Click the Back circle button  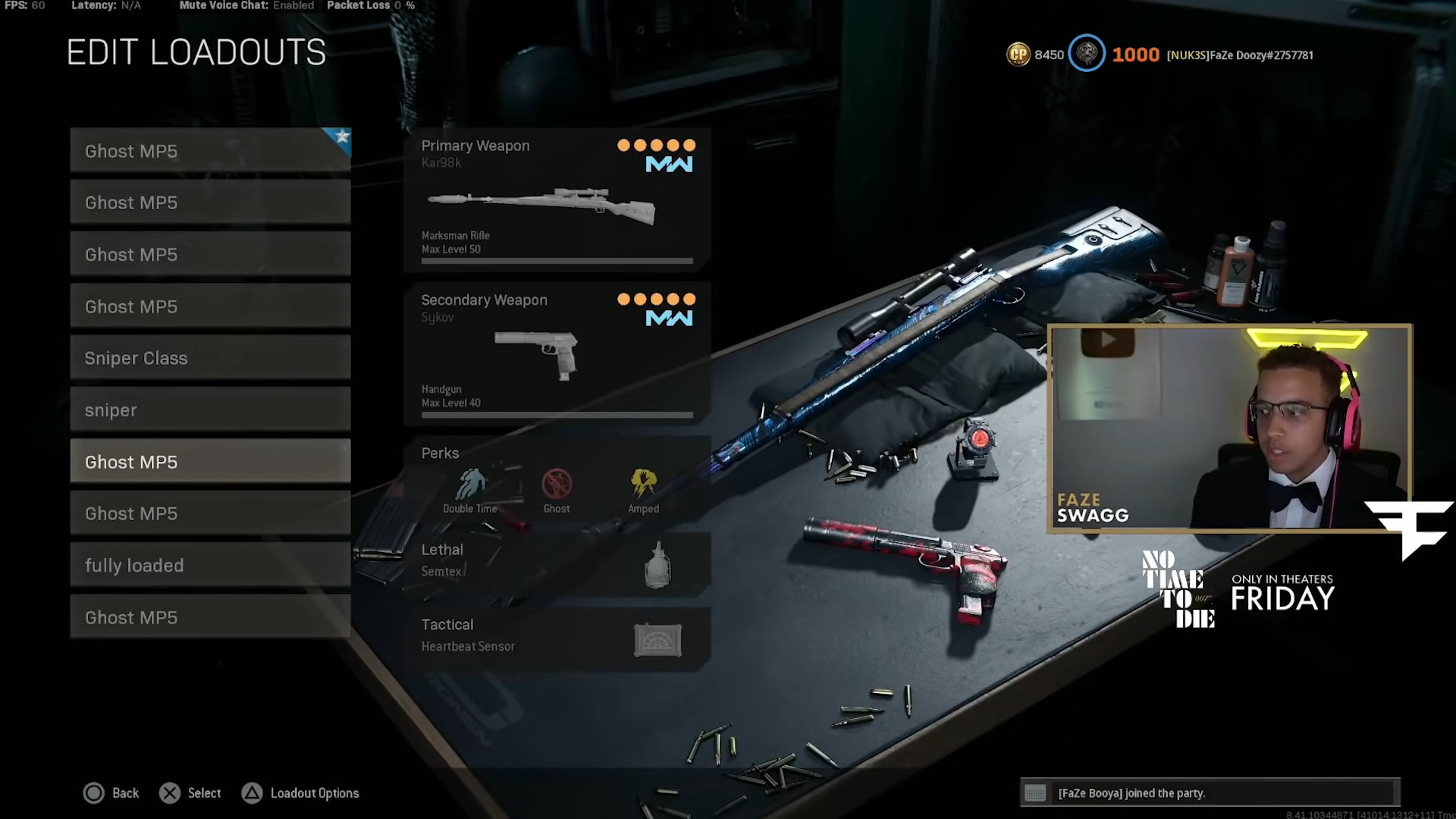93,792
